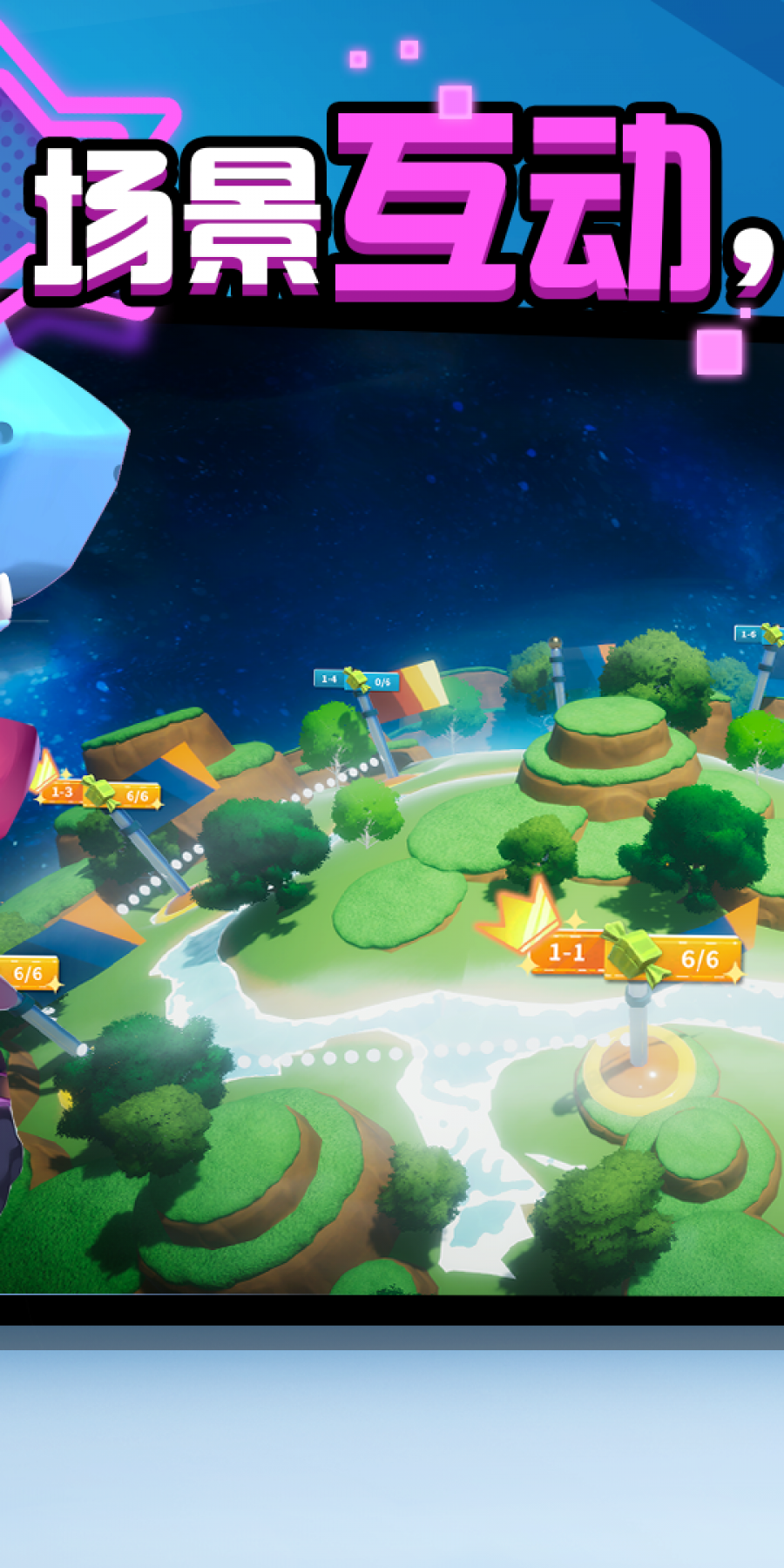This screenshot has height=1568, width=784.
Task: Open the level 1-3 marker
Action: coord(63,792)
